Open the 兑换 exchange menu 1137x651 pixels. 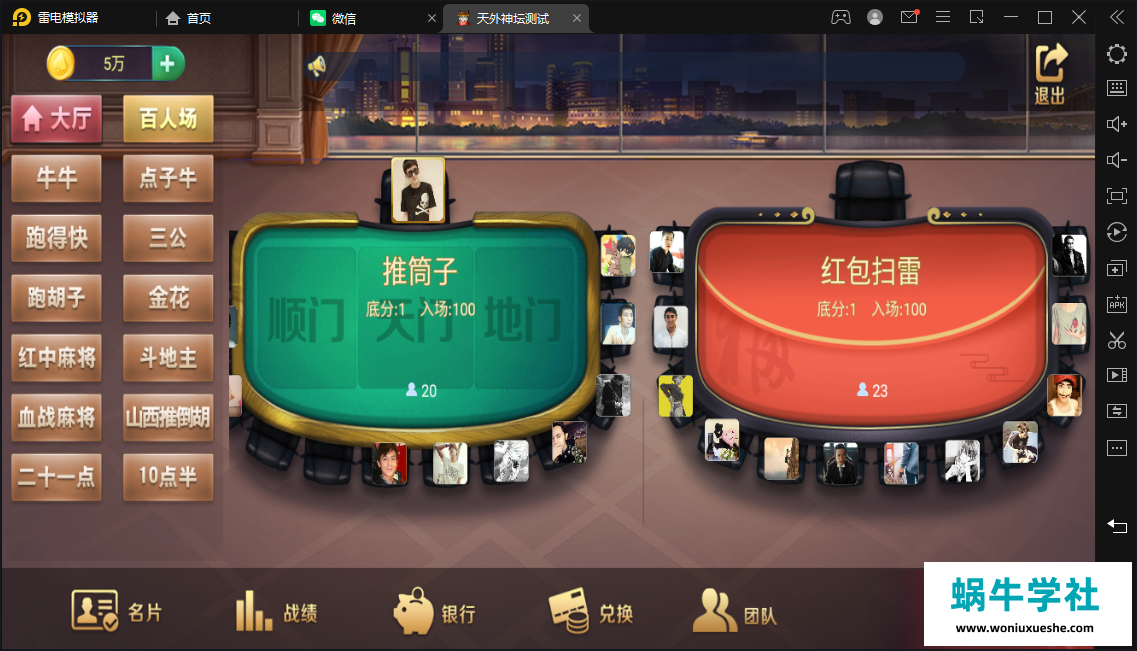point(591,611)
